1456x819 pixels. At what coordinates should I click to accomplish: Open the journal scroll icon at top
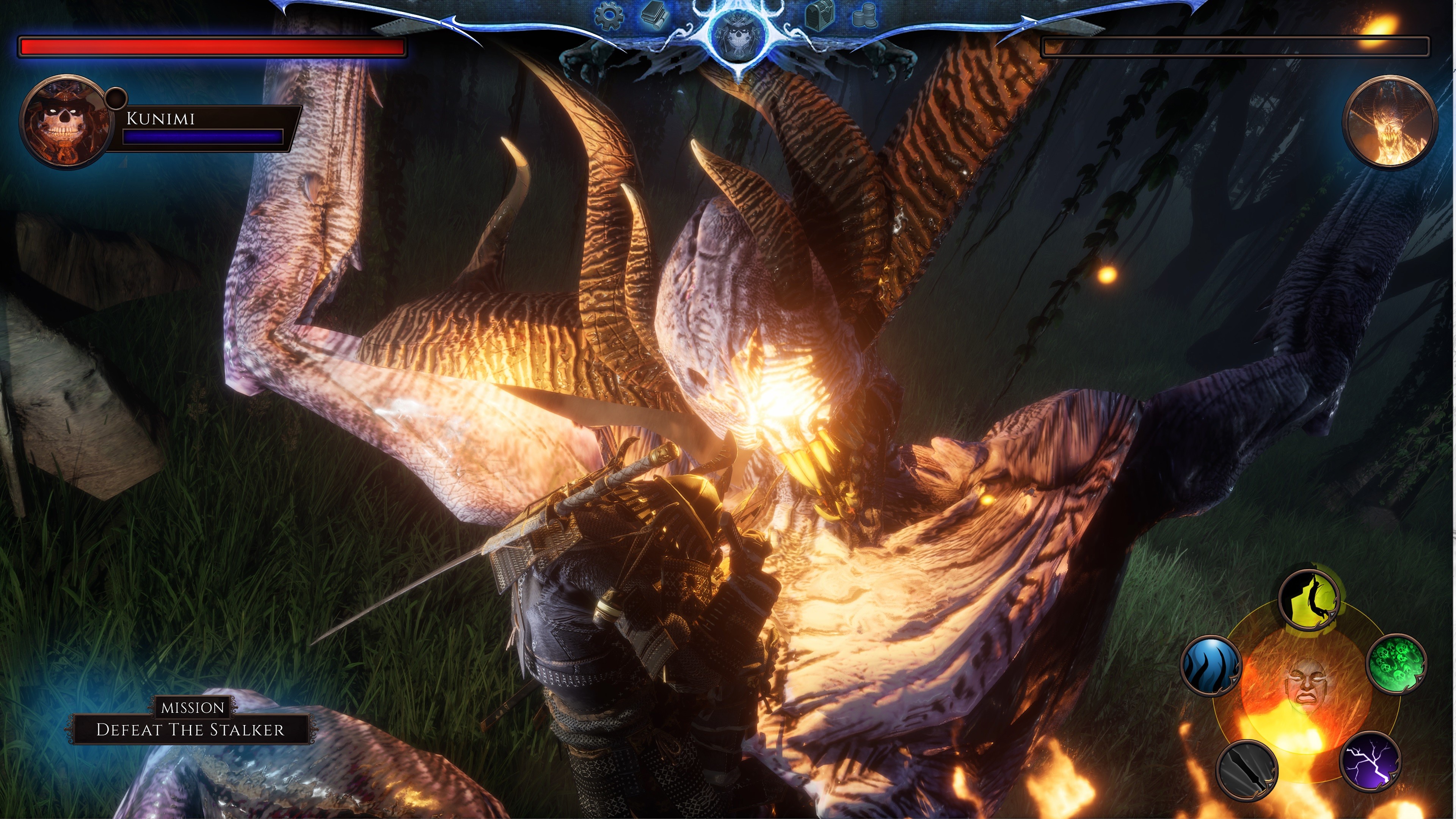(654, 16)
